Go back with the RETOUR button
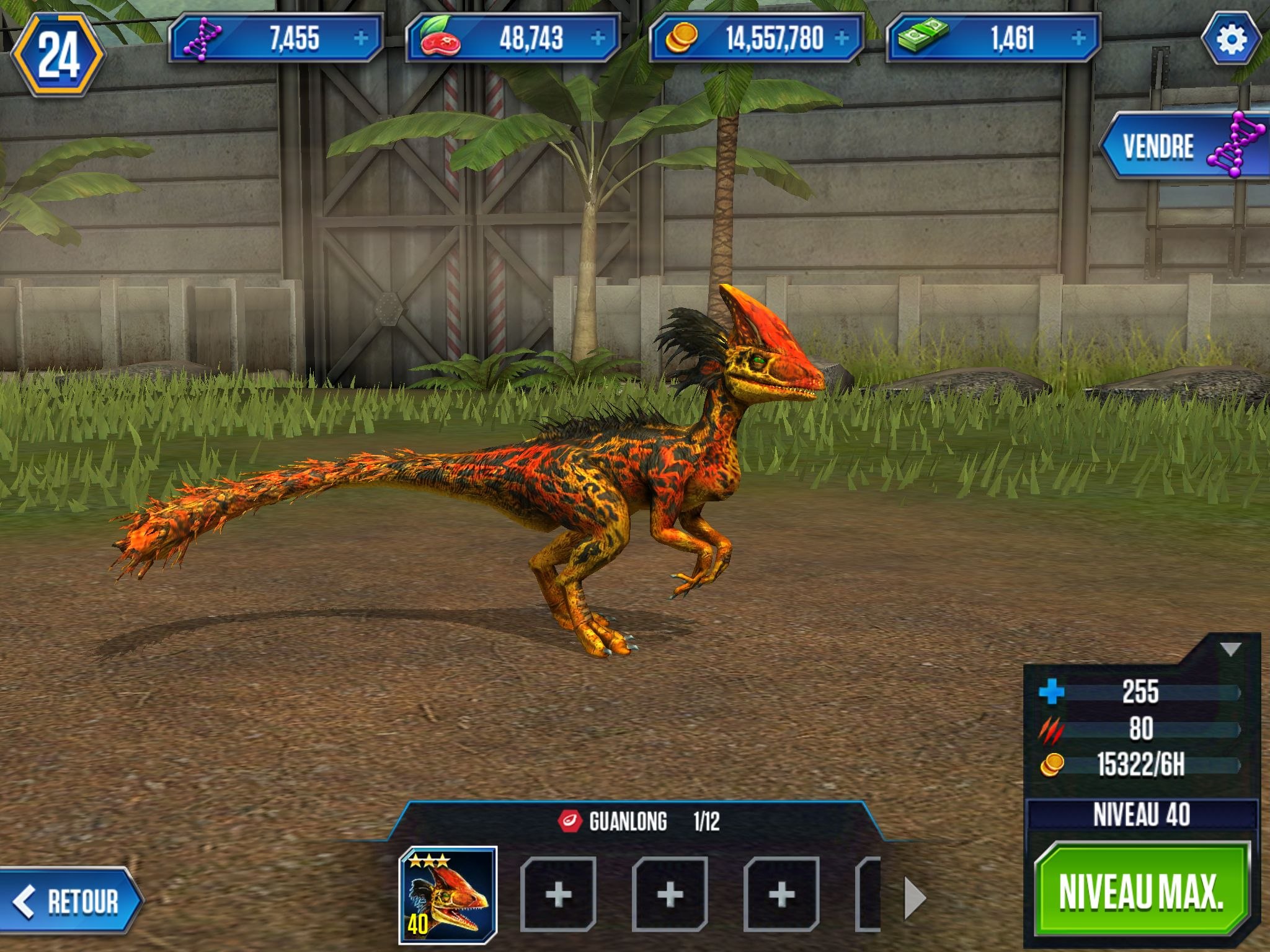This screenshot has height=952, width=1270. 69,901
